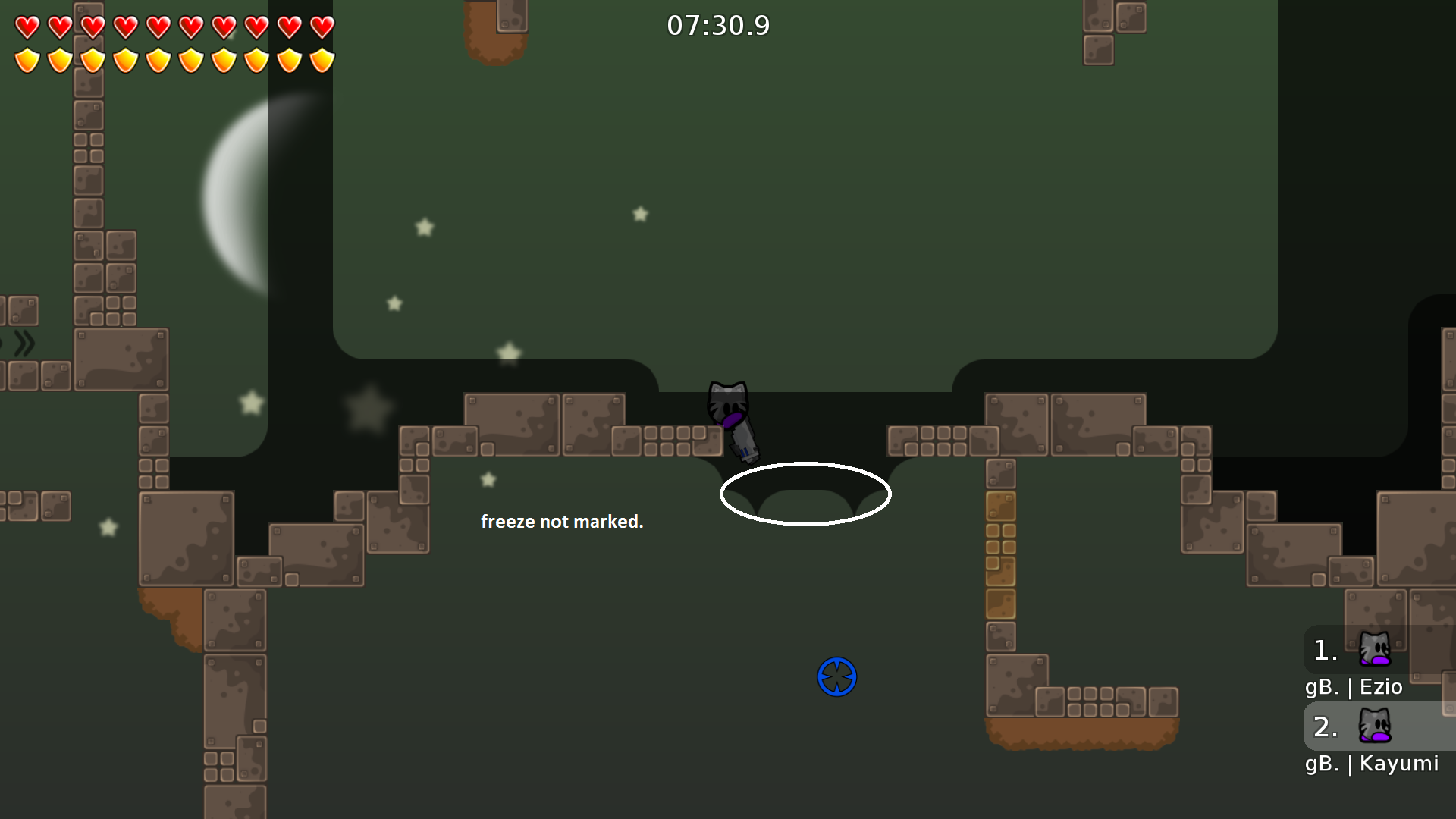Select the gB. | Ezio leaderboard entry
1456x819 pixels.
(x=1354, y=687)
